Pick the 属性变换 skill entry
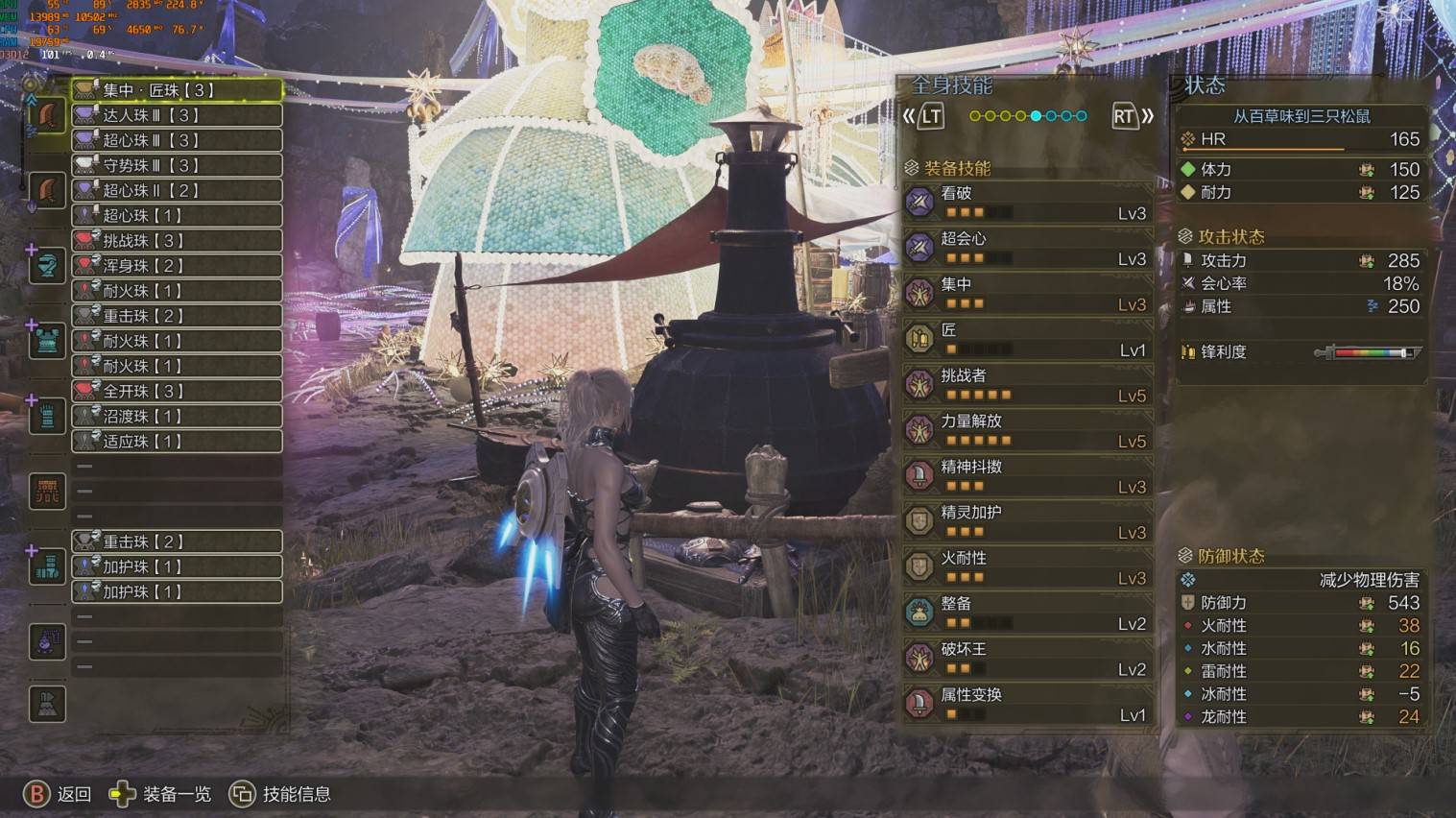This screenshot has width=1456, height=818. click(x=1027, y=704)
